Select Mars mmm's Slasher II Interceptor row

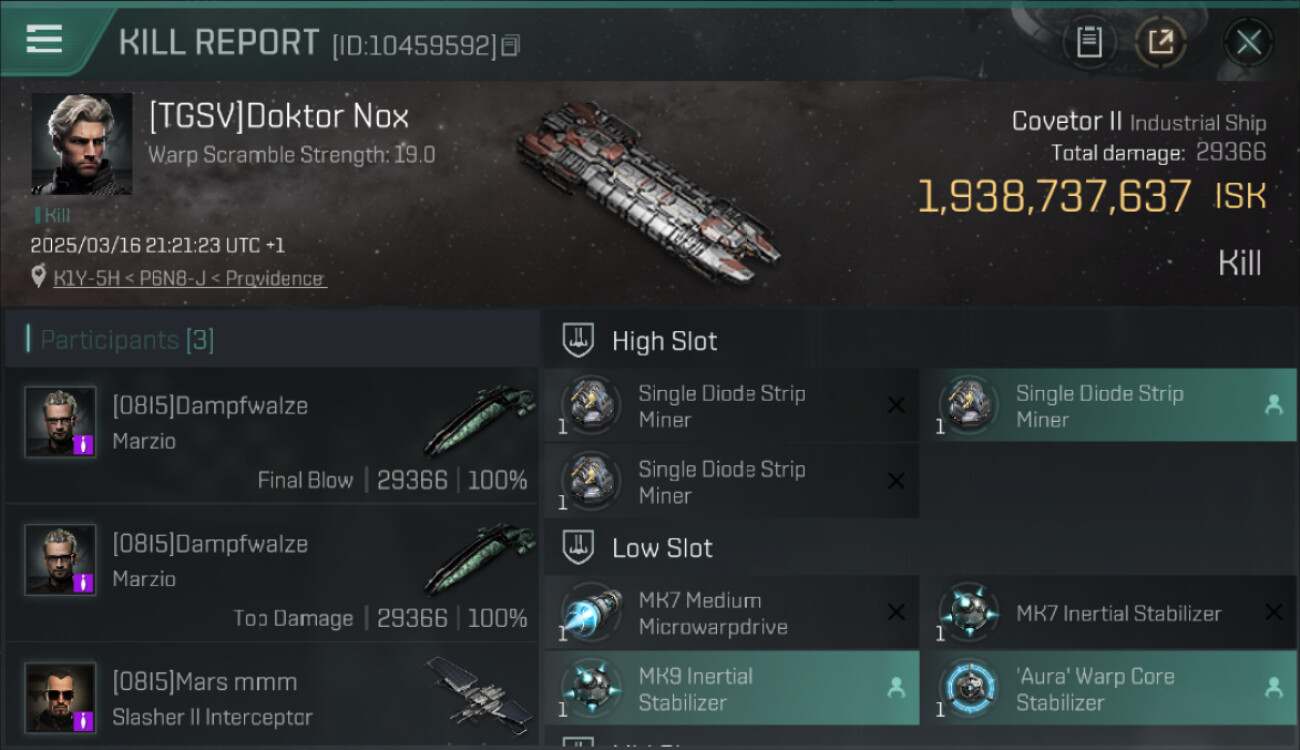(x=272, y=696)
